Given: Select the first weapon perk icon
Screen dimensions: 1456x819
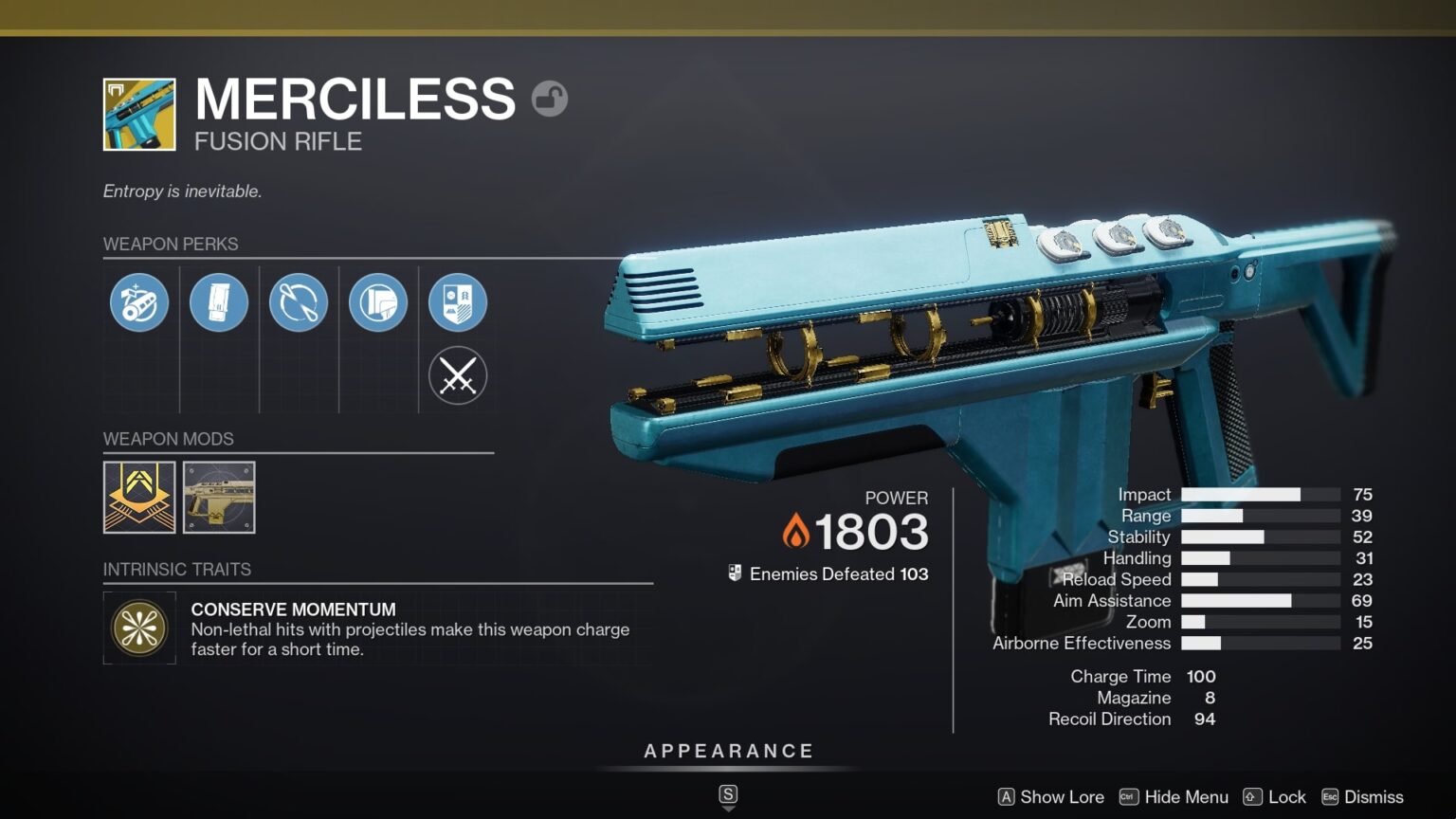Looking at the screenshot, I should pos(138,301).
